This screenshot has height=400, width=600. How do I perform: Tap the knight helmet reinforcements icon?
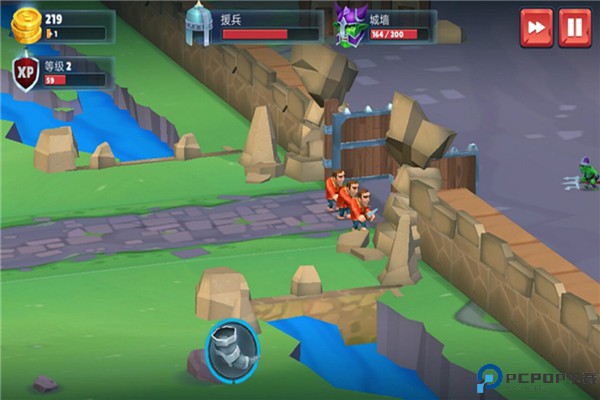[198, 25]
